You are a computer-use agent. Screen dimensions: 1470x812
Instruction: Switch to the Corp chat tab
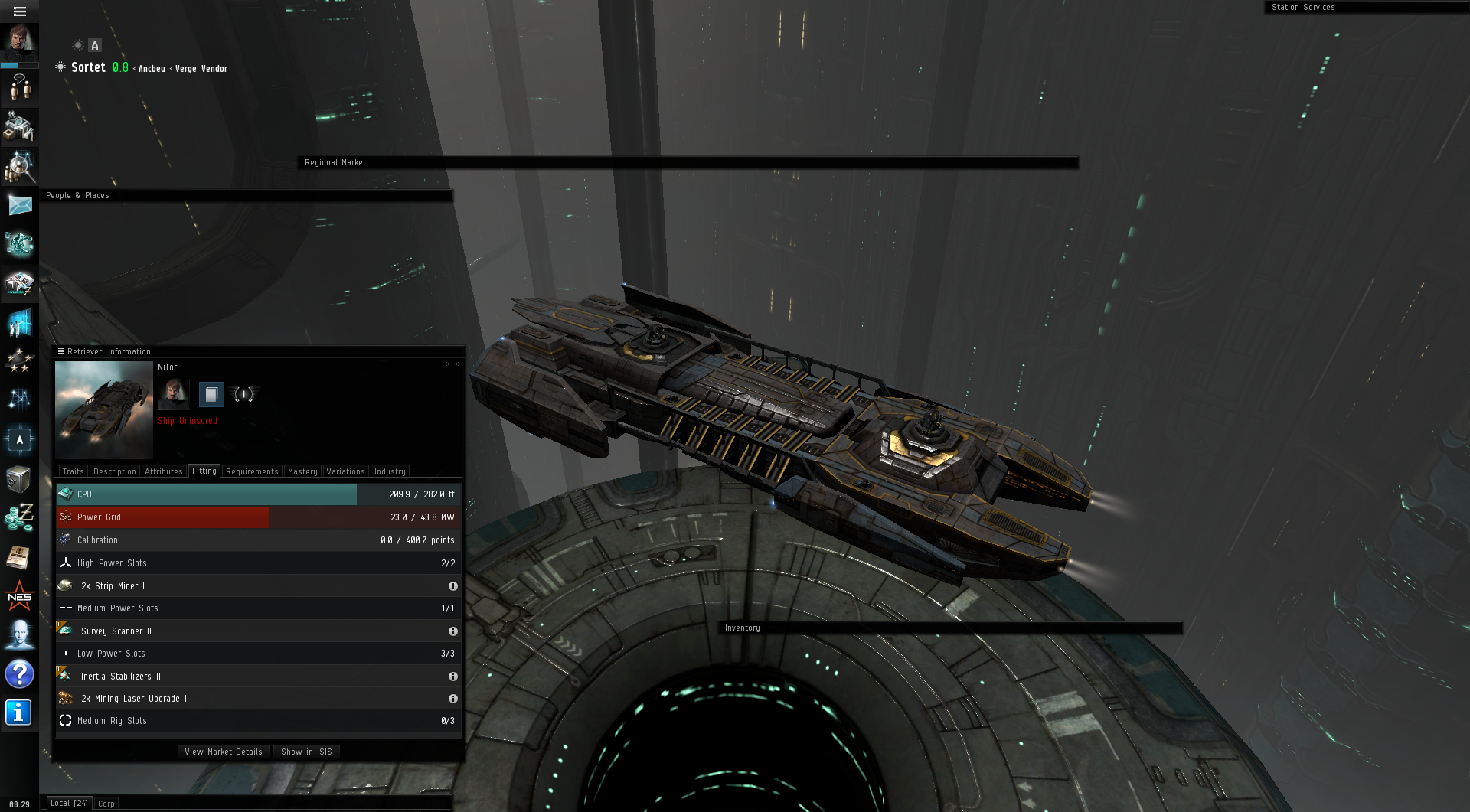coord(106,804)
